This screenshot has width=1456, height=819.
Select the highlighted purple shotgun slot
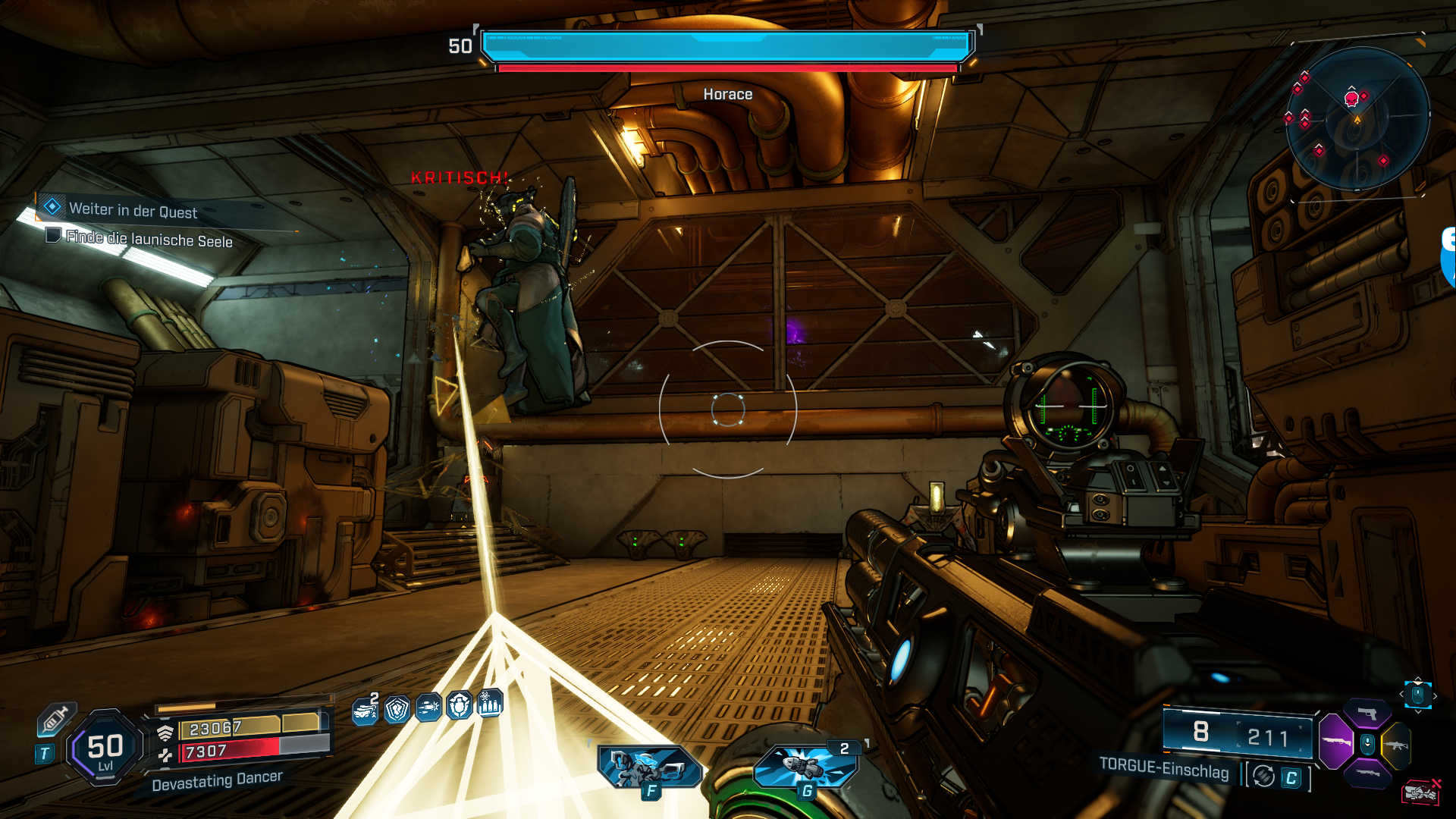coord(1336,741)
